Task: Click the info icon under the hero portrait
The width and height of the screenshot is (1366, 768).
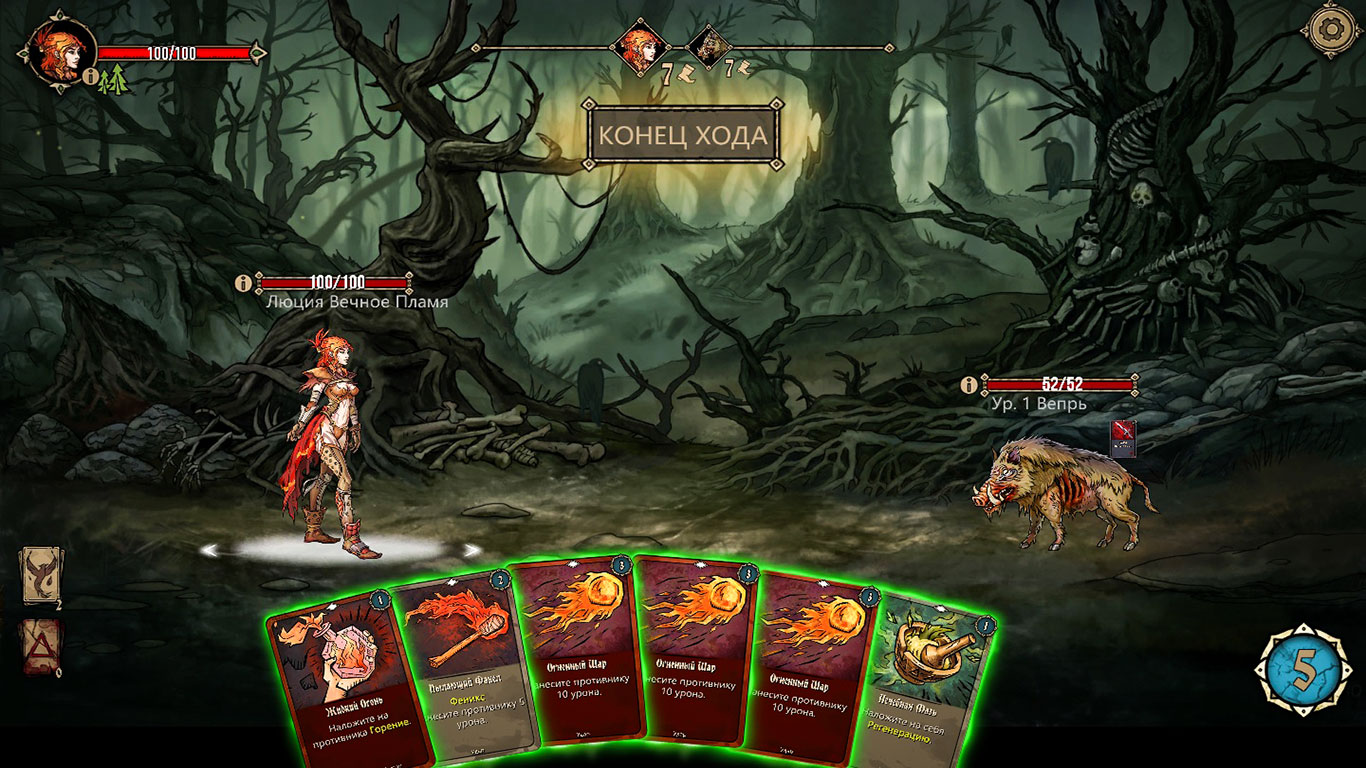Action: click(90, 76)
